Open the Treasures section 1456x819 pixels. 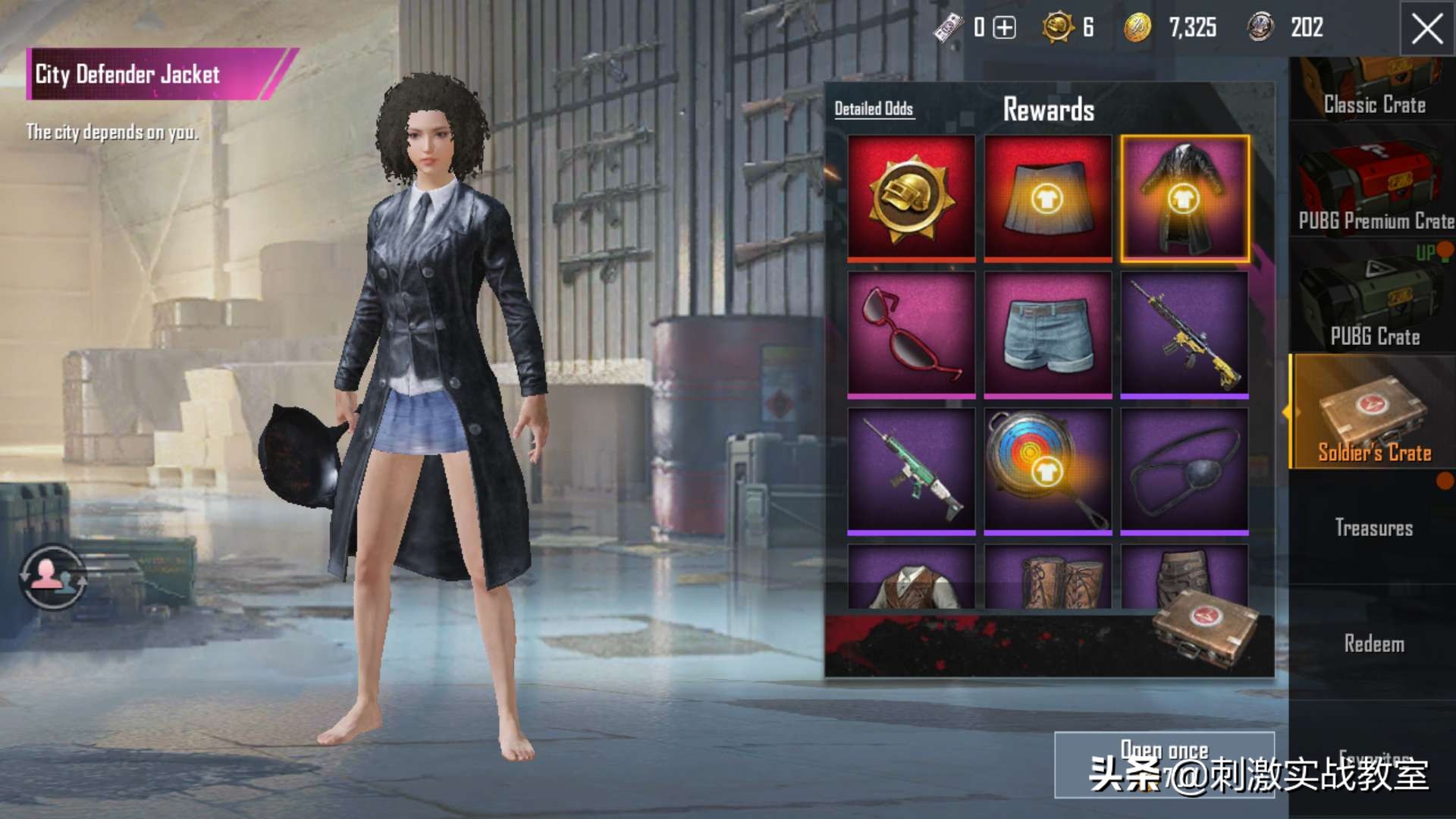(1373, 529)
